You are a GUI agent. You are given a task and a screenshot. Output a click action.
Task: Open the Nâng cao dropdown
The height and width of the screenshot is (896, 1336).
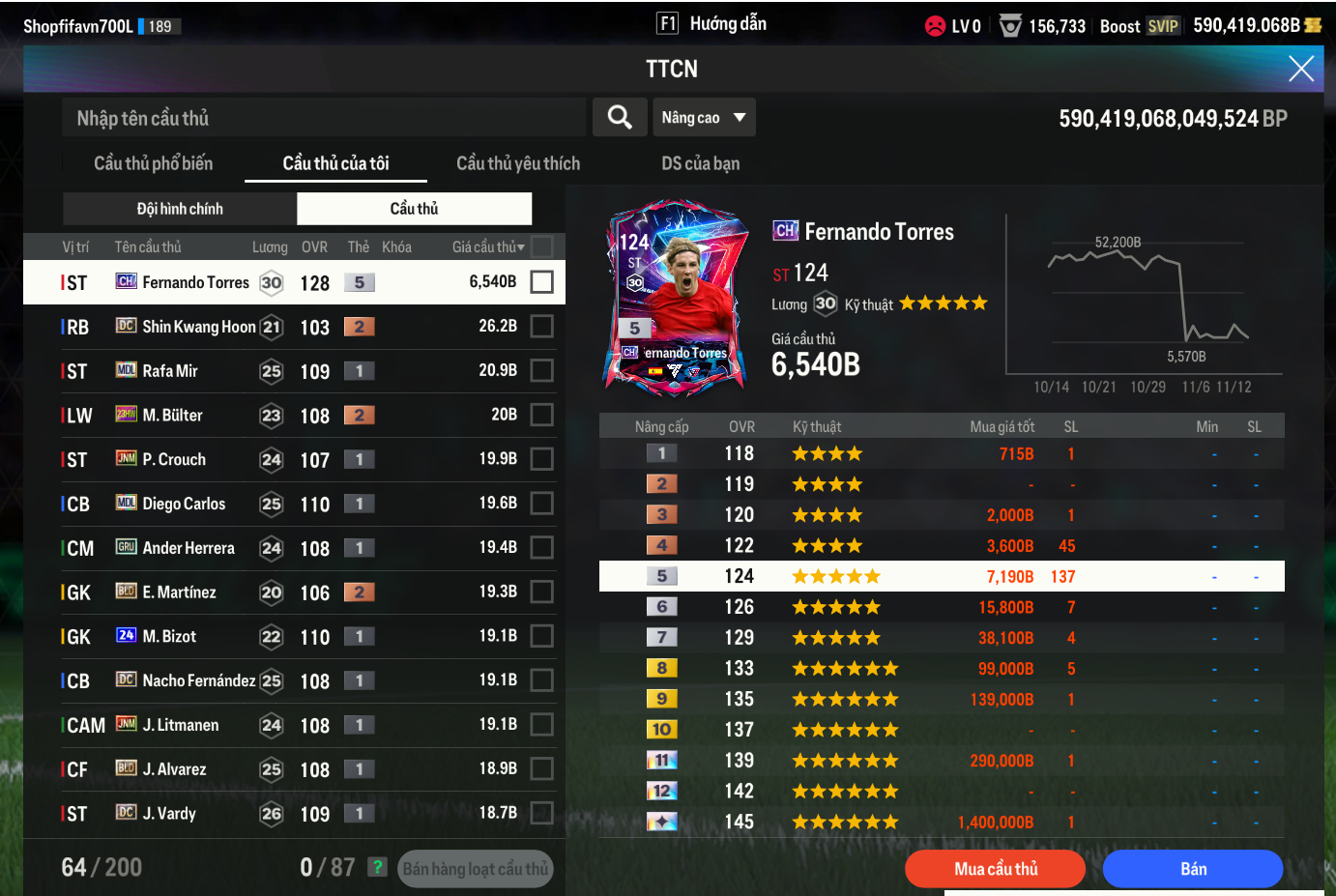tap(704, 118)
